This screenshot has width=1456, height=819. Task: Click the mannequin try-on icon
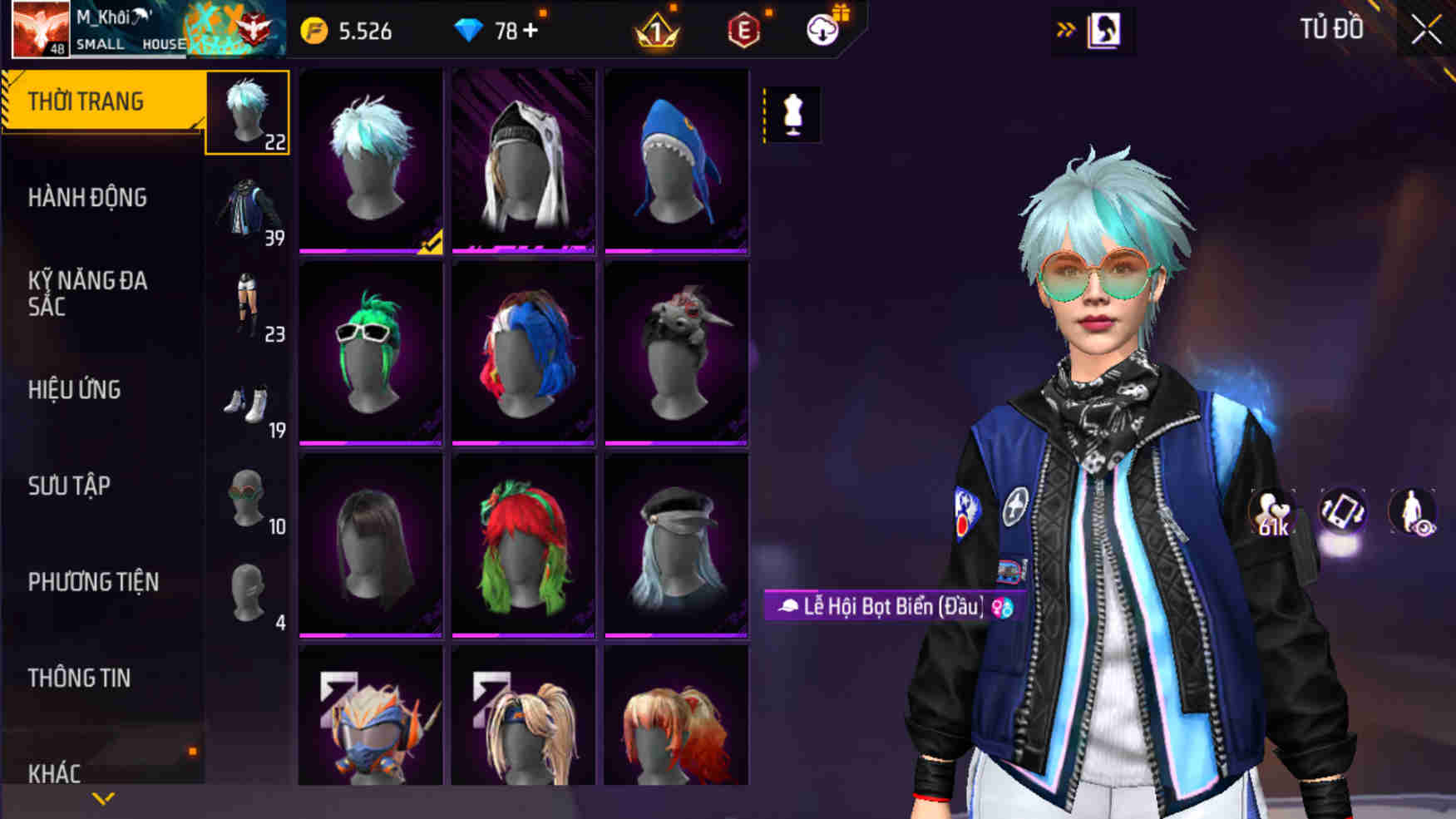(x=792, y=116)
